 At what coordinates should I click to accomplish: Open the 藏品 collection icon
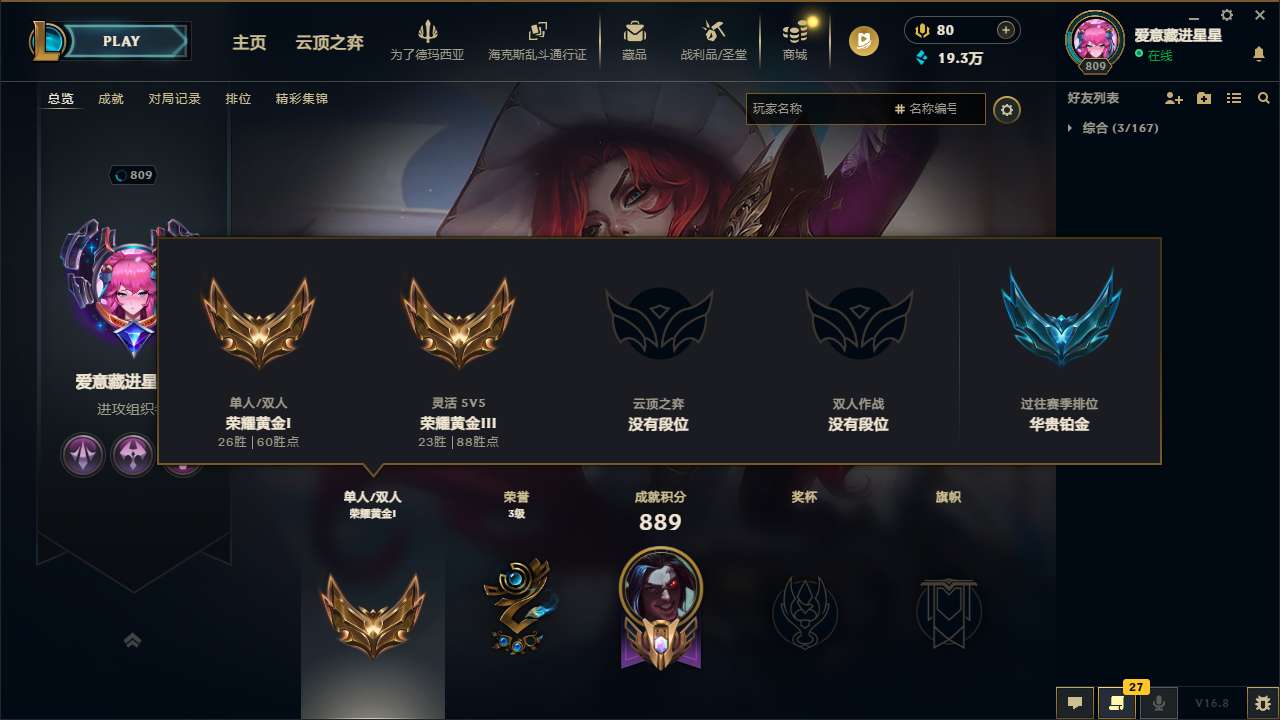(634, 40)
